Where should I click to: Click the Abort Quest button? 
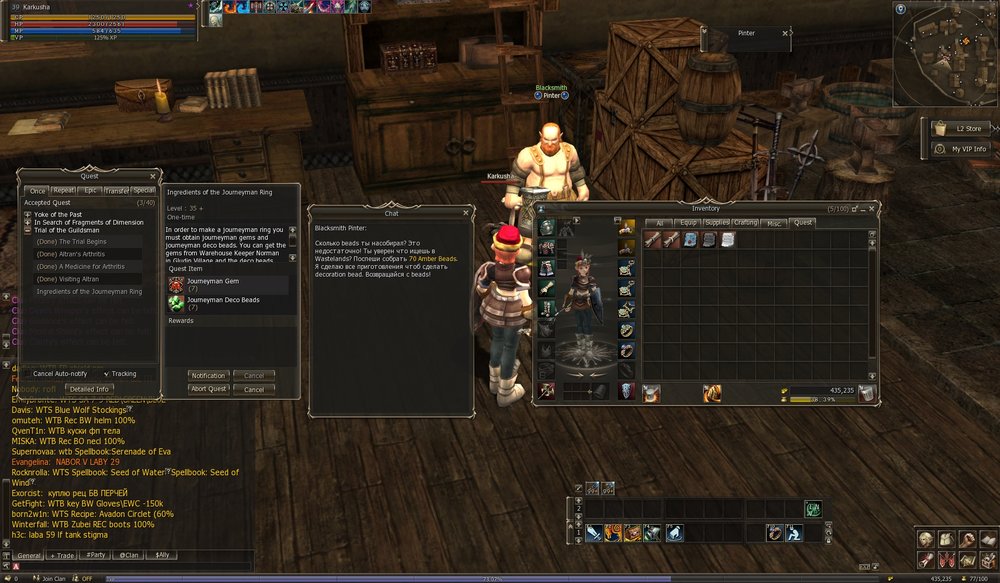tap(209, 389)
